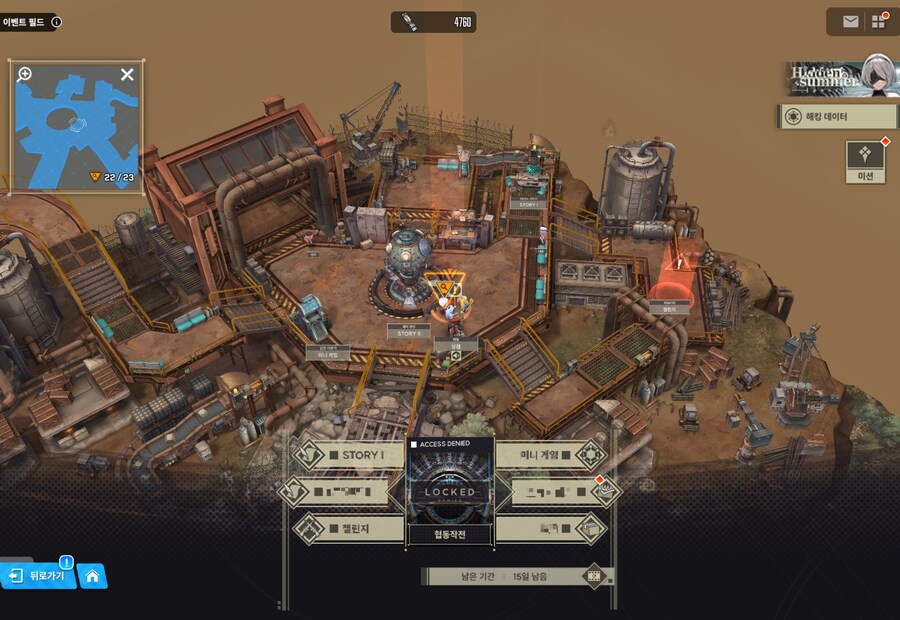Close the minimap with the X
Image resolution: width=900 pixels, height=620 pixels.
(x=127, y=74)
